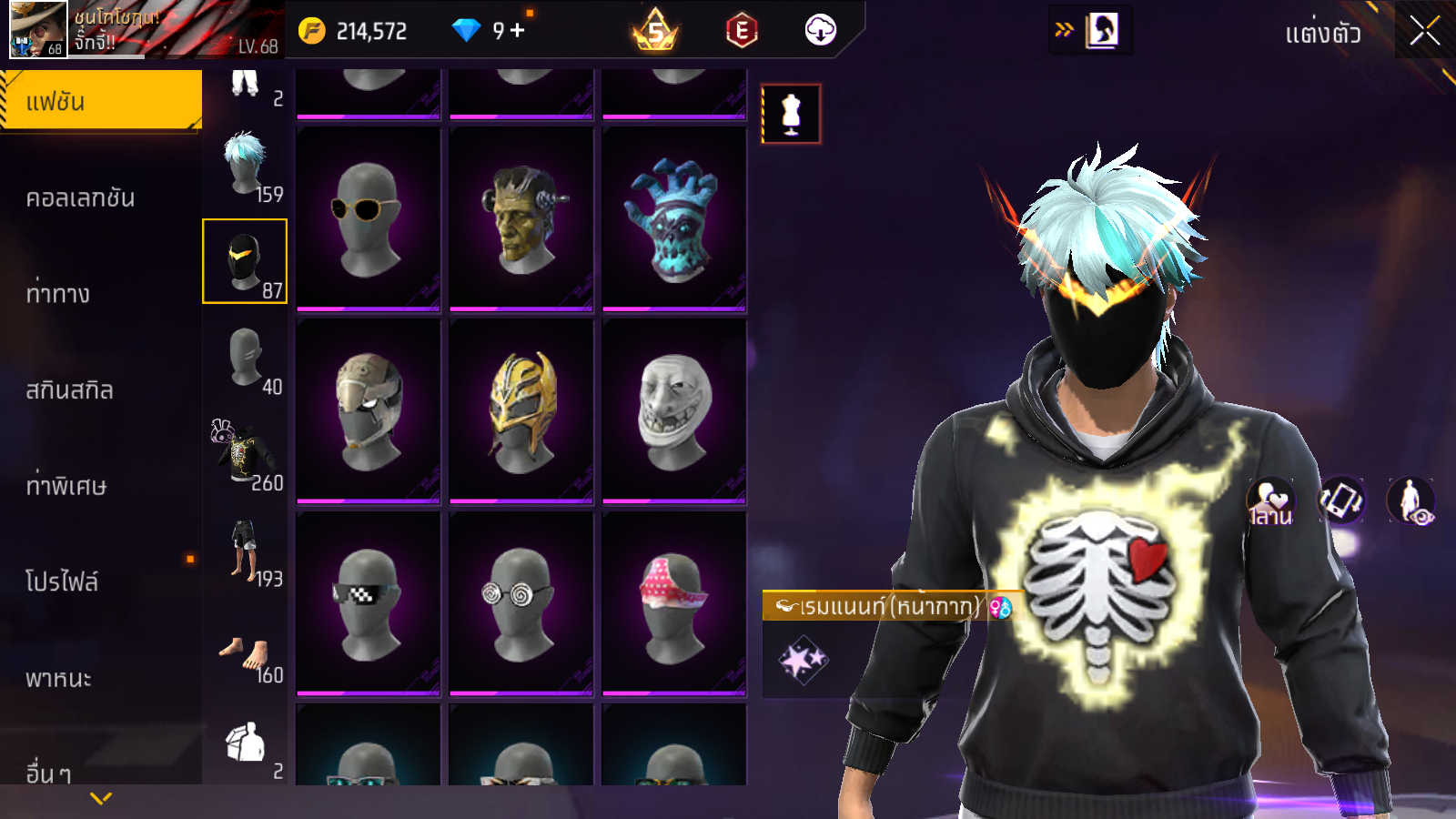Viewport: 1456px width, 819px height.
Task: Switch to the โปรไฟล์ profile tab
Action: tap(62, 581)
